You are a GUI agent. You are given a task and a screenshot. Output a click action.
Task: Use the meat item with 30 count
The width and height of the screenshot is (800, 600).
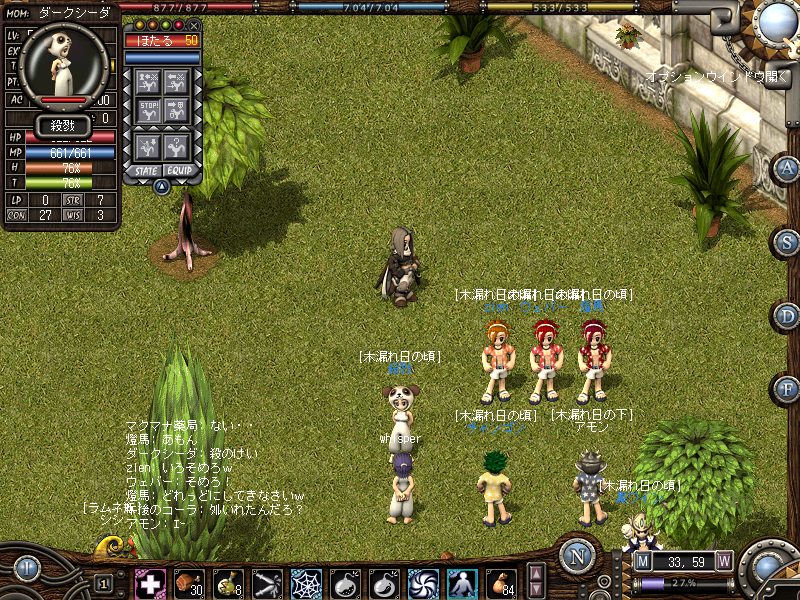189,583
